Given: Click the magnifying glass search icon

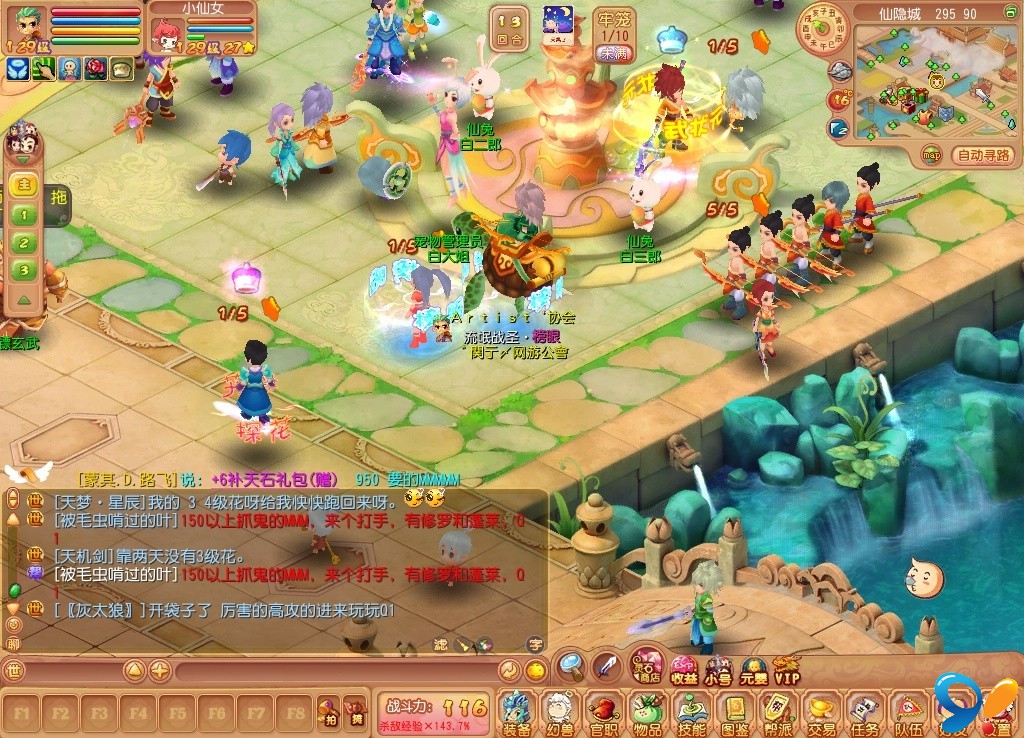Looking at the screenshot, I should point(571,665).
